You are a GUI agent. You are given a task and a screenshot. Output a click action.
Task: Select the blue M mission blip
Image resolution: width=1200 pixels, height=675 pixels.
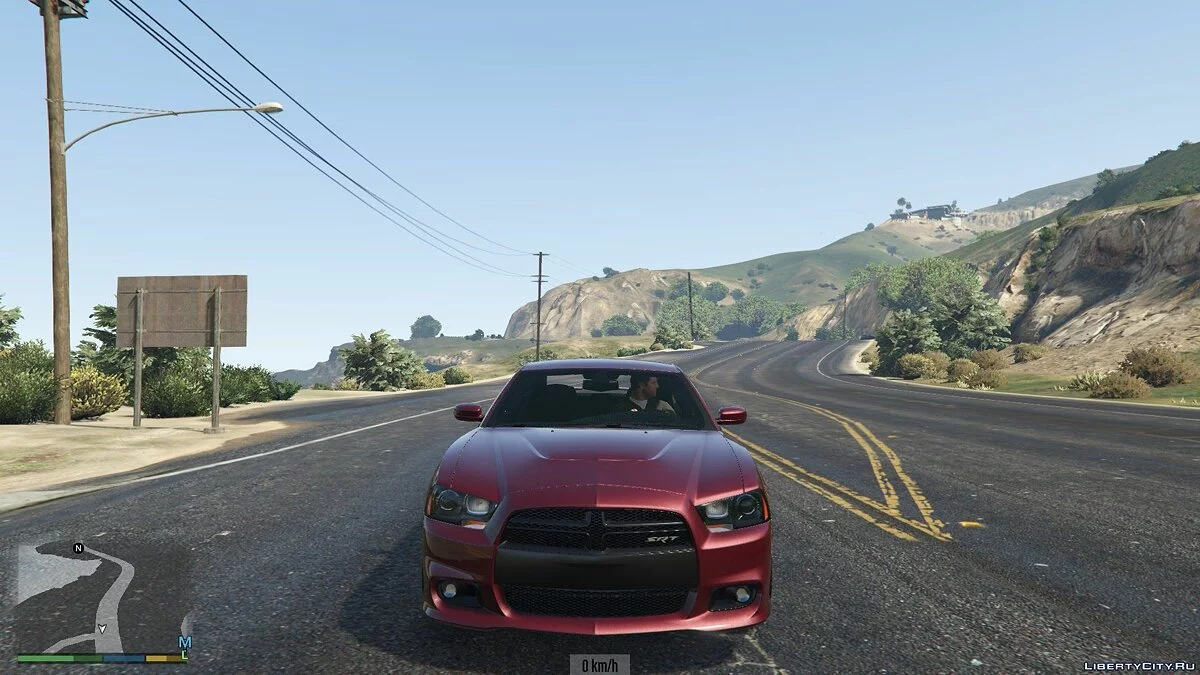[x=184, y=642]
